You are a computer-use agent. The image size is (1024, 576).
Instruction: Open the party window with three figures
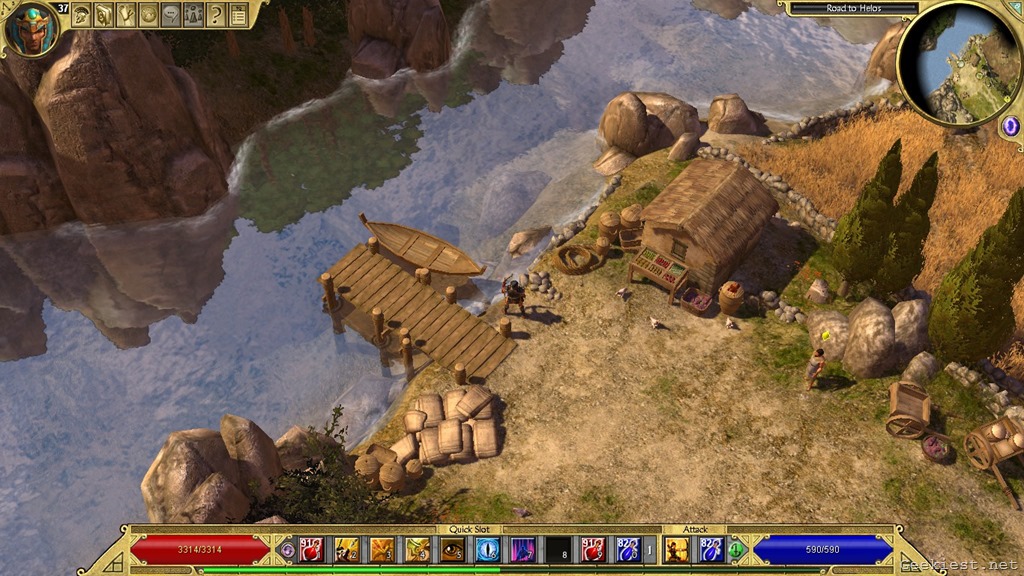(193, 14)
